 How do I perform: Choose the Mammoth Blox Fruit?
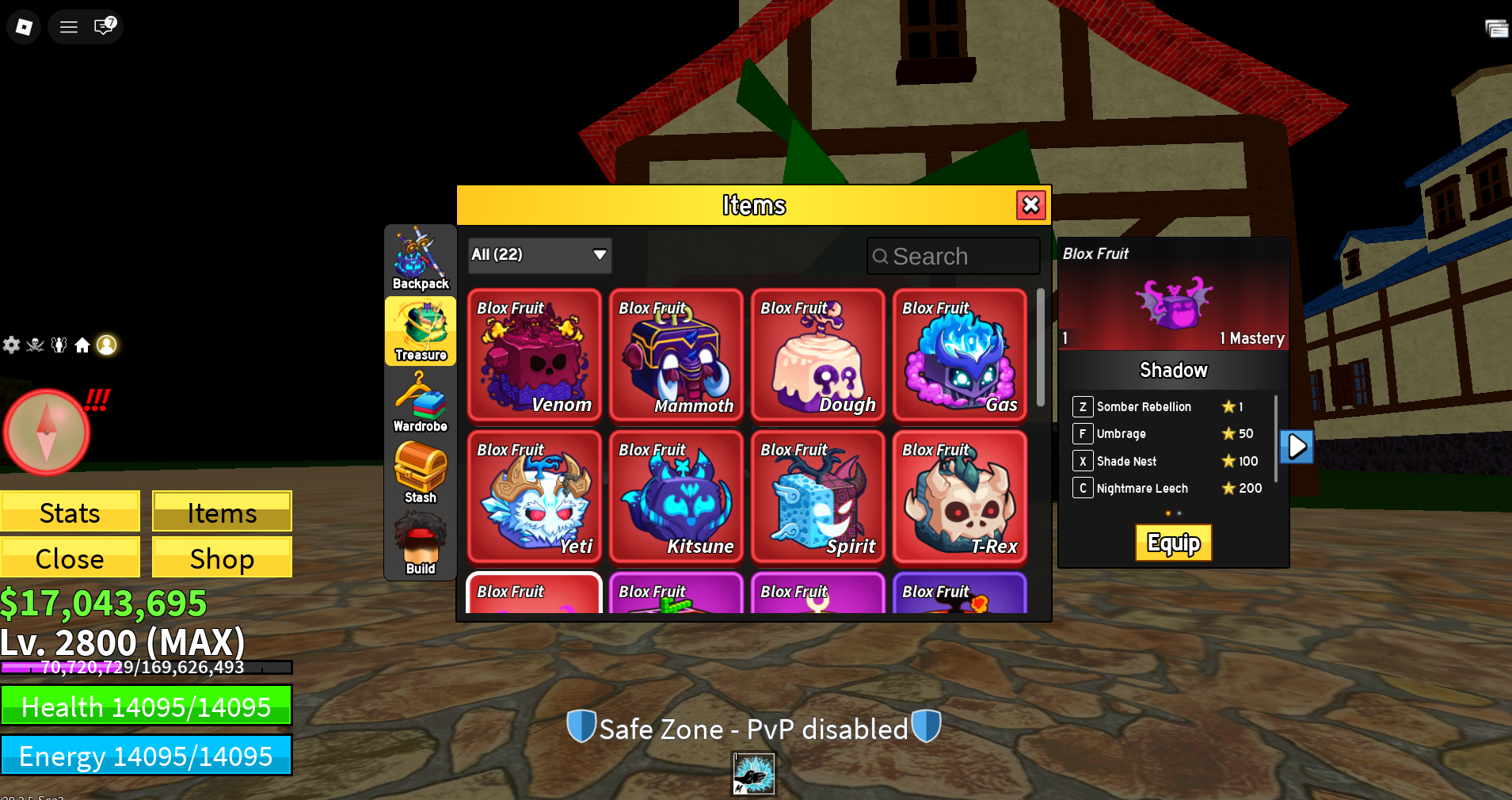(676, 354)
